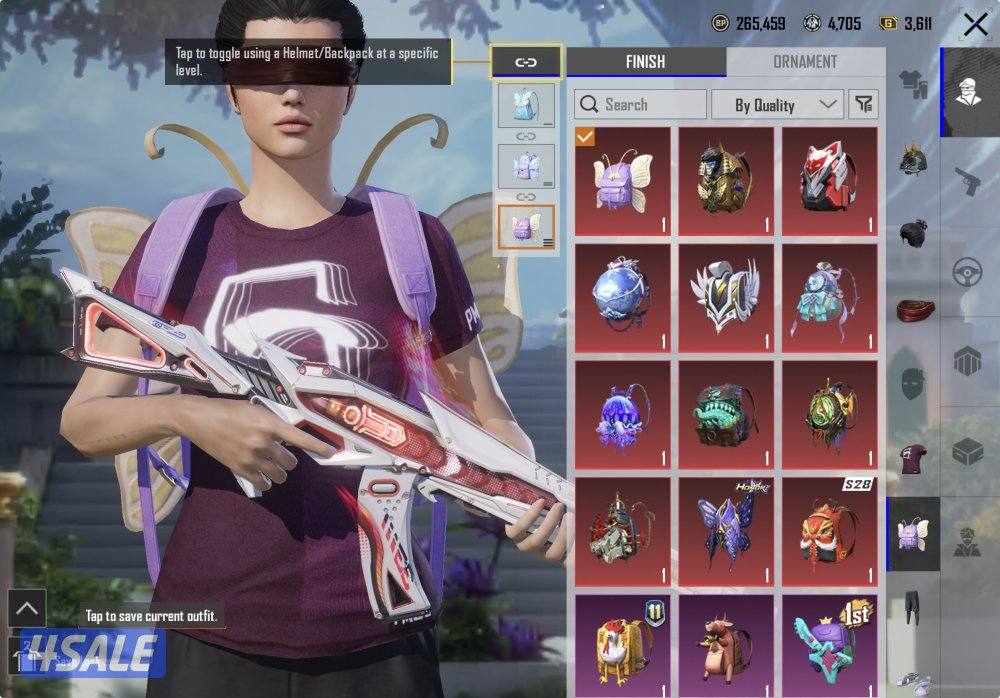This screenshot has width=1000, height=698.
Task: Select the golden pharaoh backpack skin
Action: (725, 181)
